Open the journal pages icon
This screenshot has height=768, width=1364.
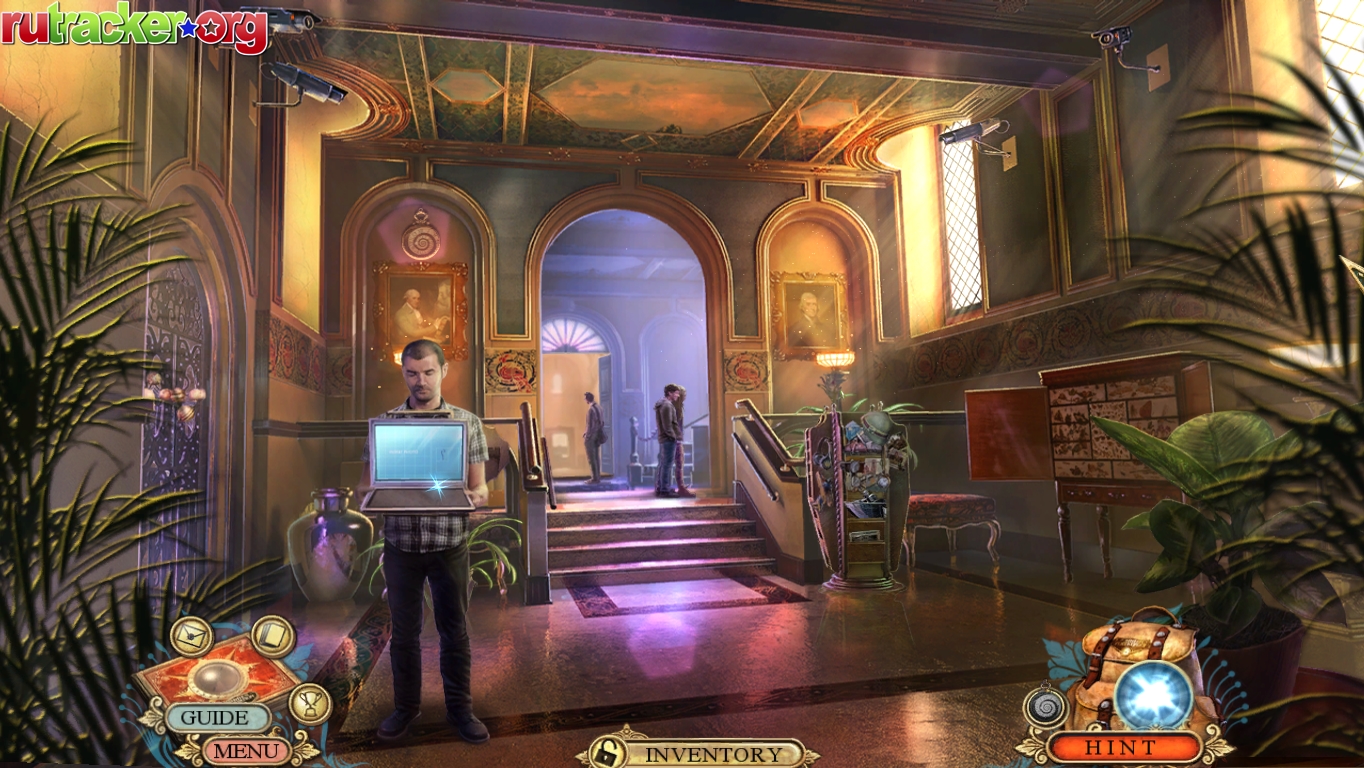[x=273, y=636]
